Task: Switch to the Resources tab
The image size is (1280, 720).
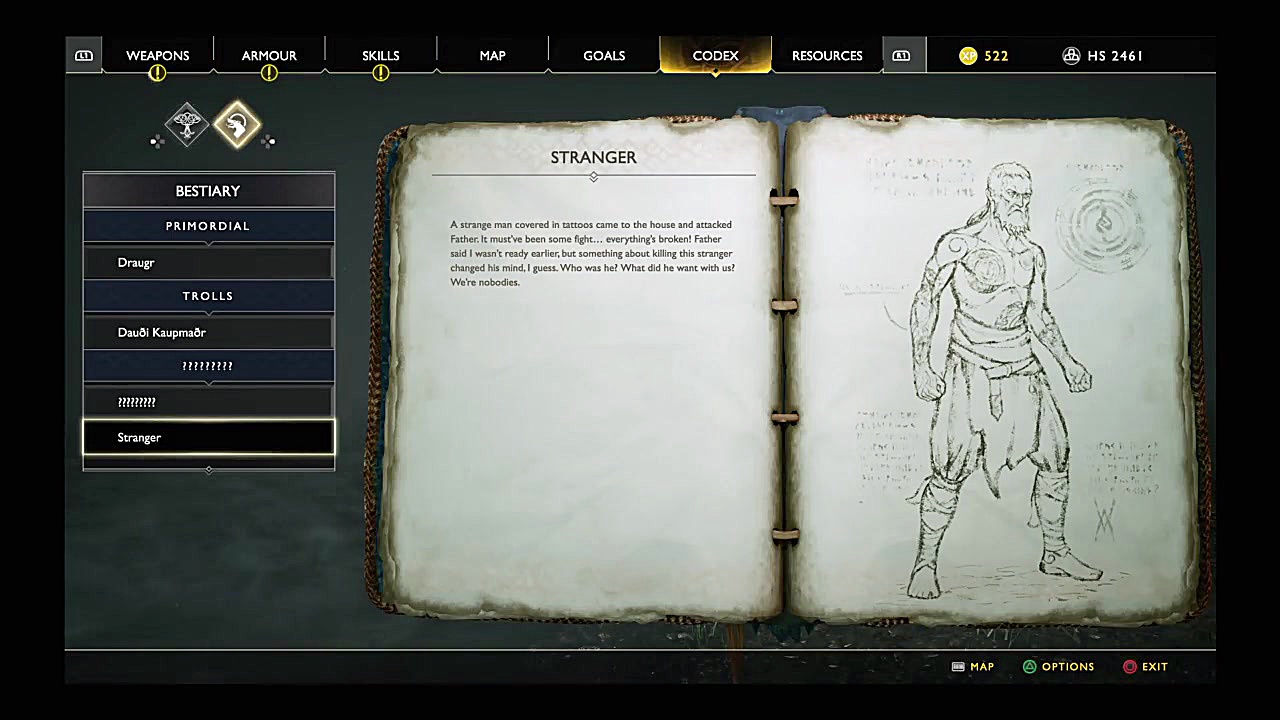Action: [827, 56]
